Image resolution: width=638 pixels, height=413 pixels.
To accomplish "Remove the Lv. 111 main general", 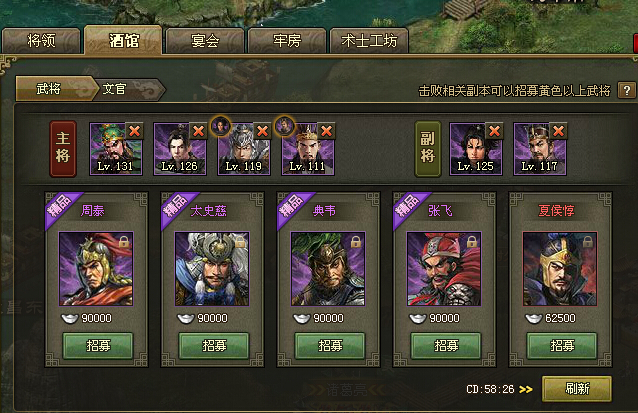I will [x=326, y=131].
